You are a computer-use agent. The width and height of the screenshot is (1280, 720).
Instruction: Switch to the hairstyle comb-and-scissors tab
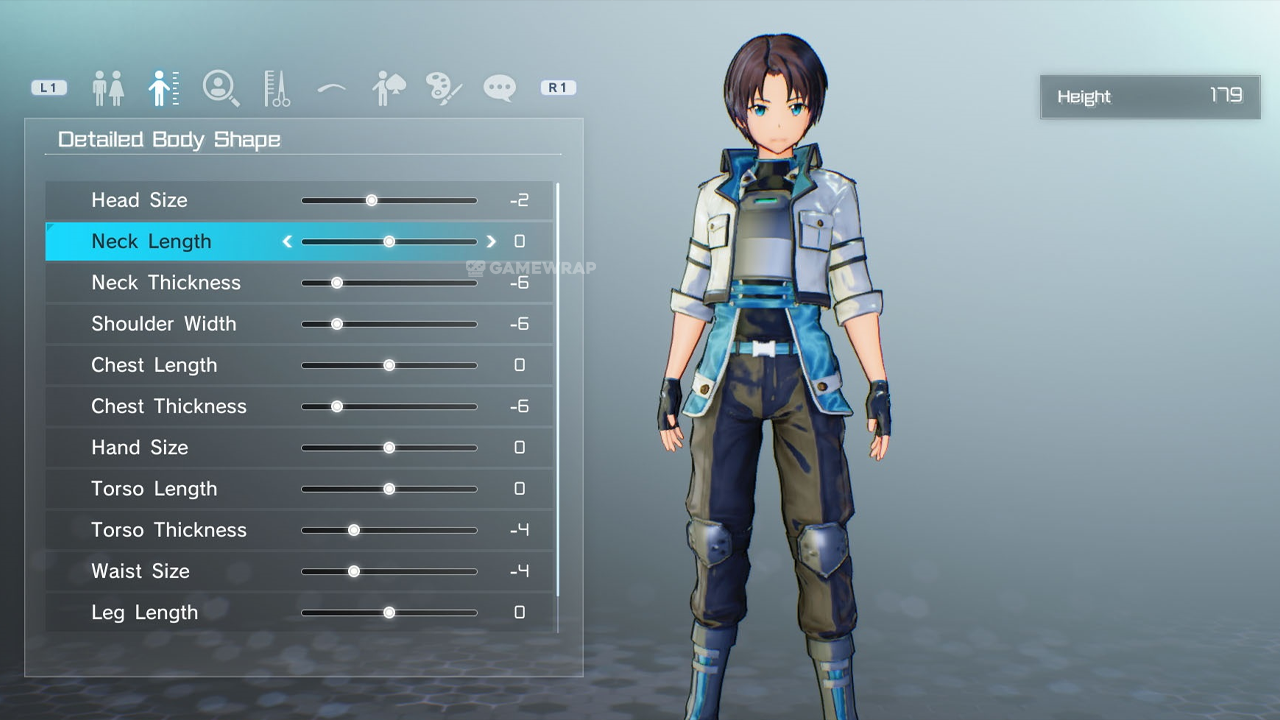pos(277,88)
